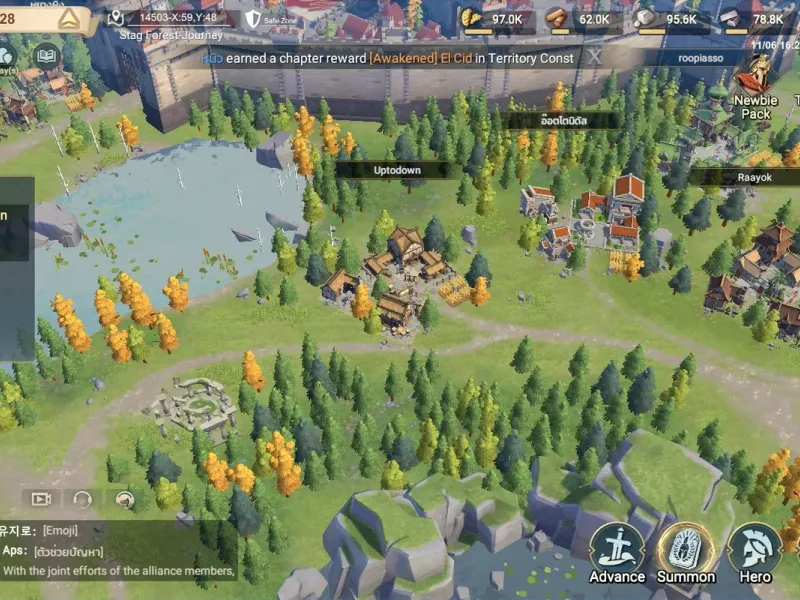
Task: Open the alliance chat message box
Action: coord(118,550)
